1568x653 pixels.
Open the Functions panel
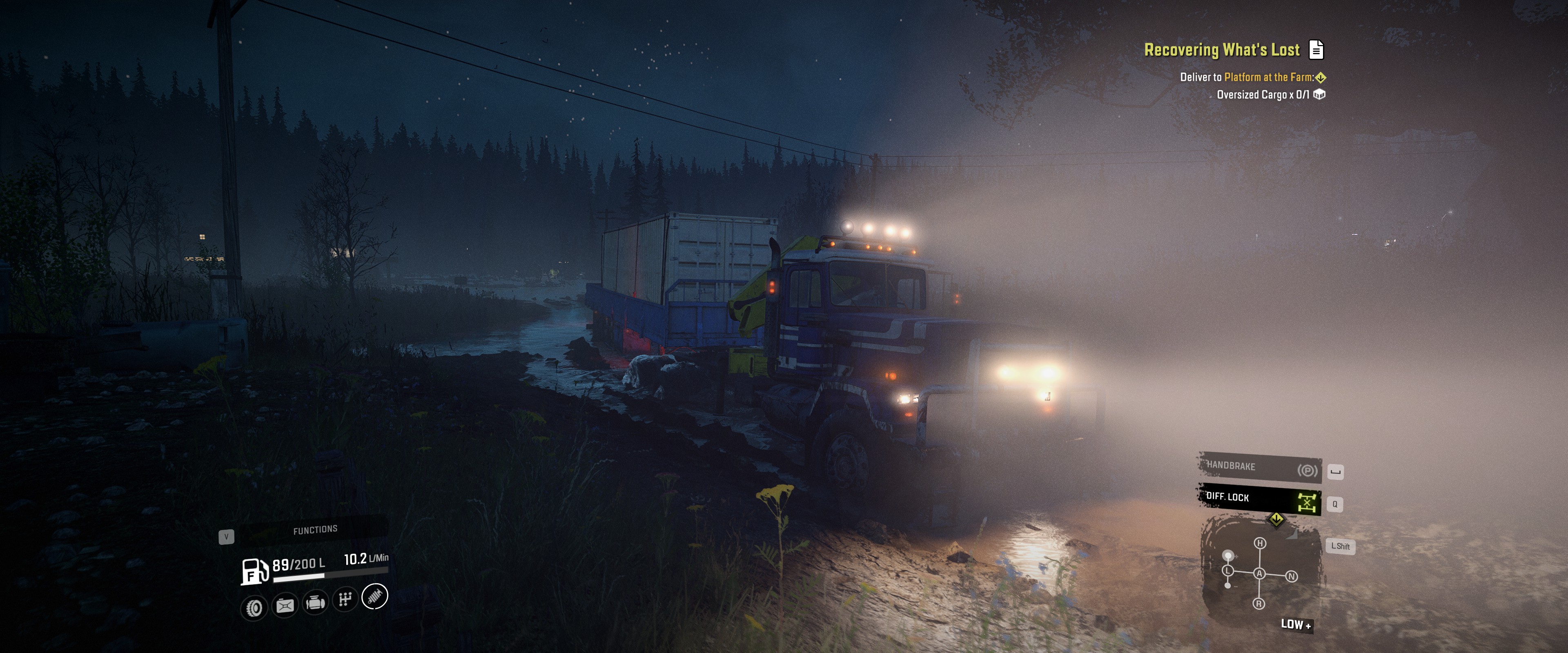[315, 529]
